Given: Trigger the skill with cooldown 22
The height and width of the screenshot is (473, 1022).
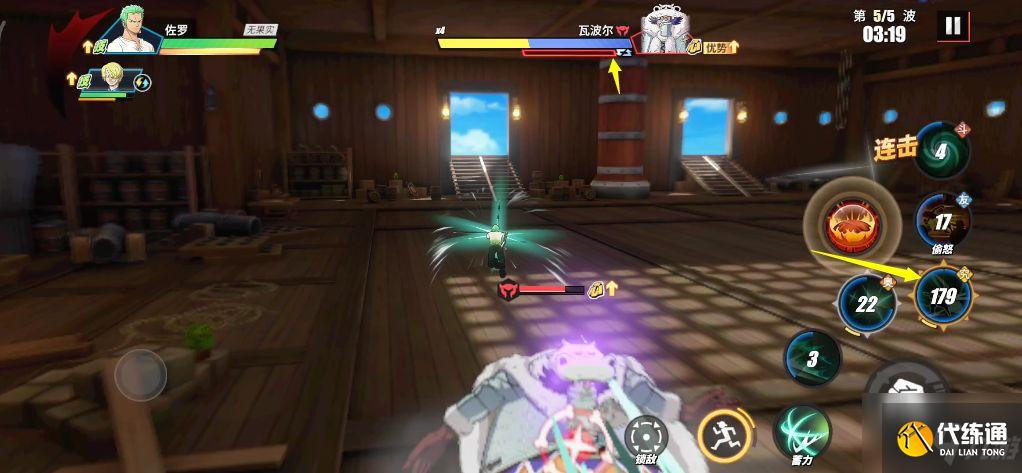Looking at the screenshot, I should coord(866,303).
